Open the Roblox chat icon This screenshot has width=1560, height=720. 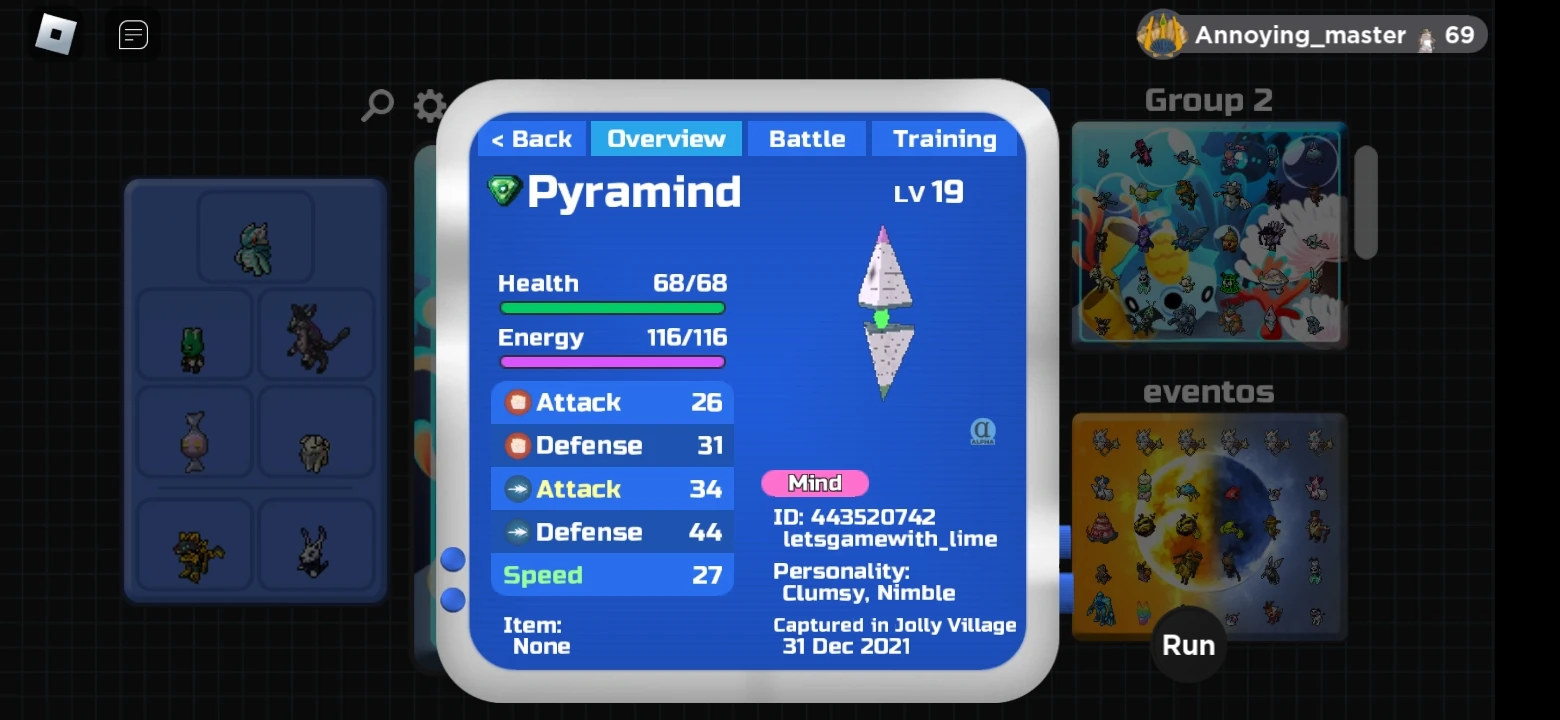131,33
